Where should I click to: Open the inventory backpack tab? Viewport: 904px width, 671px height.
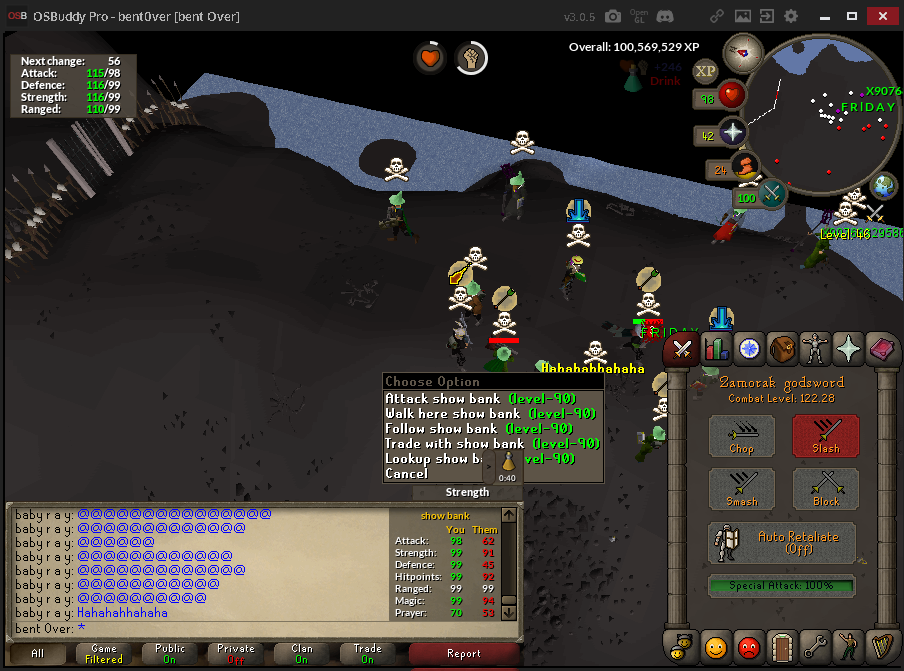[x=782, y=348]
